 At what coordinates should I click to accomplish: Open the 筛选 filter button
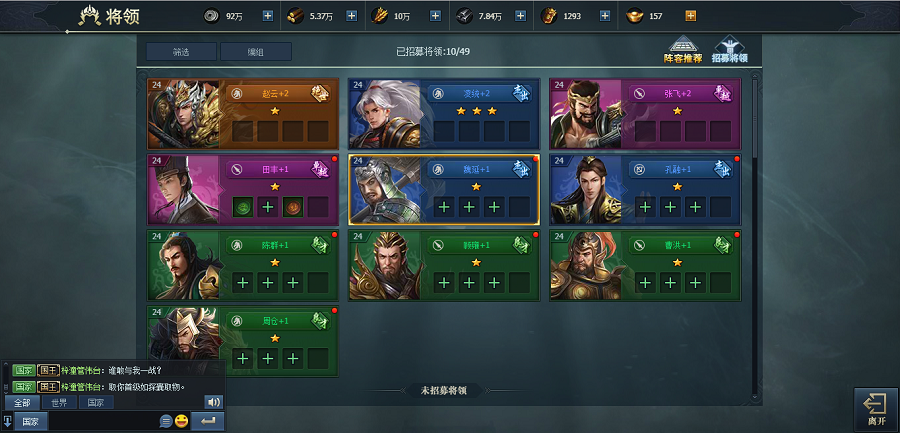click(x=181, y=52)
